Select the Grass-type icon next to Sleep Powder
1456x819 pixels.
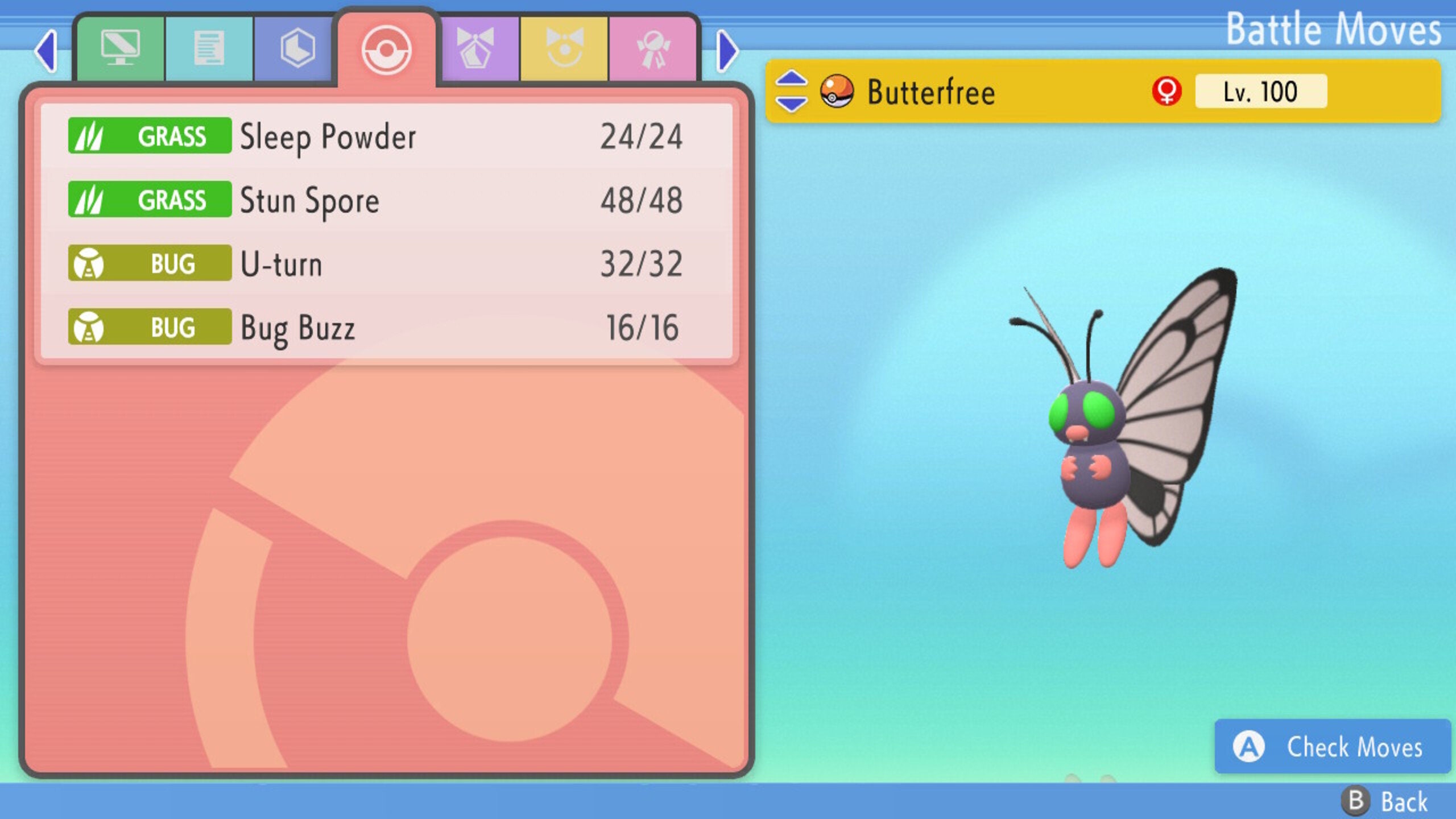pos(149,136)
